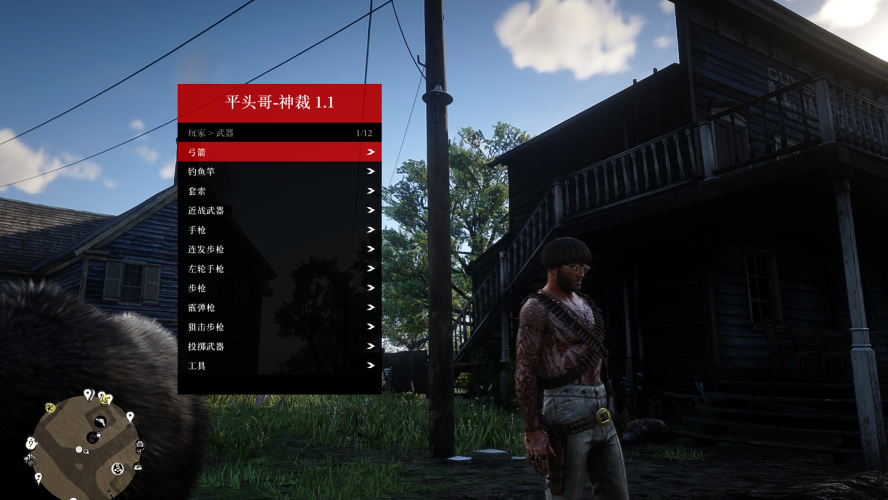Open the 连发步枪 submenu
The image size is (888, 500).
pyautogui.click(x=279, y=249)
